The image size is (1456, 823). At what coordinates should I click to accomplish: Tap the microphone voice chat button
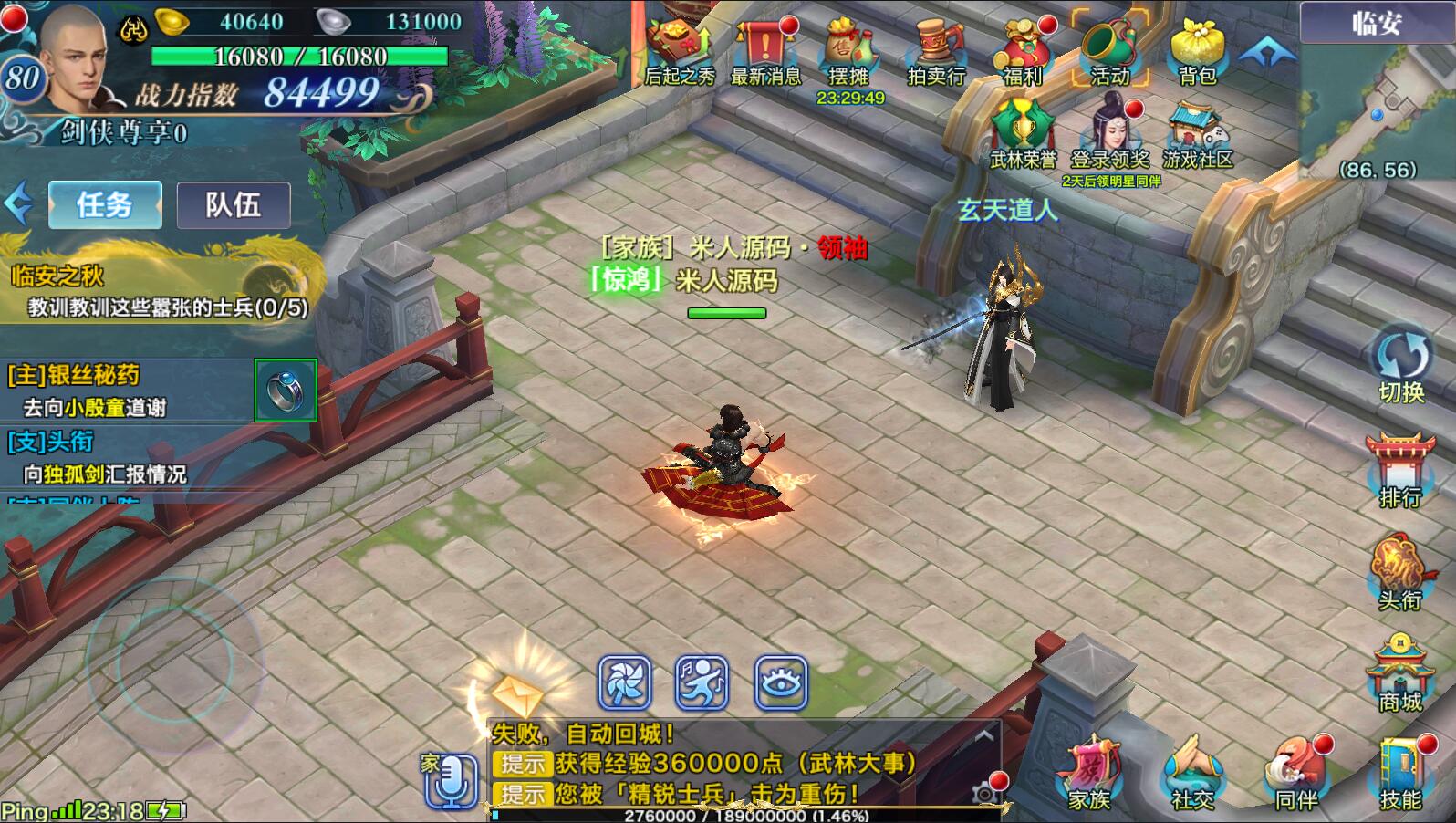pos(452,780)
